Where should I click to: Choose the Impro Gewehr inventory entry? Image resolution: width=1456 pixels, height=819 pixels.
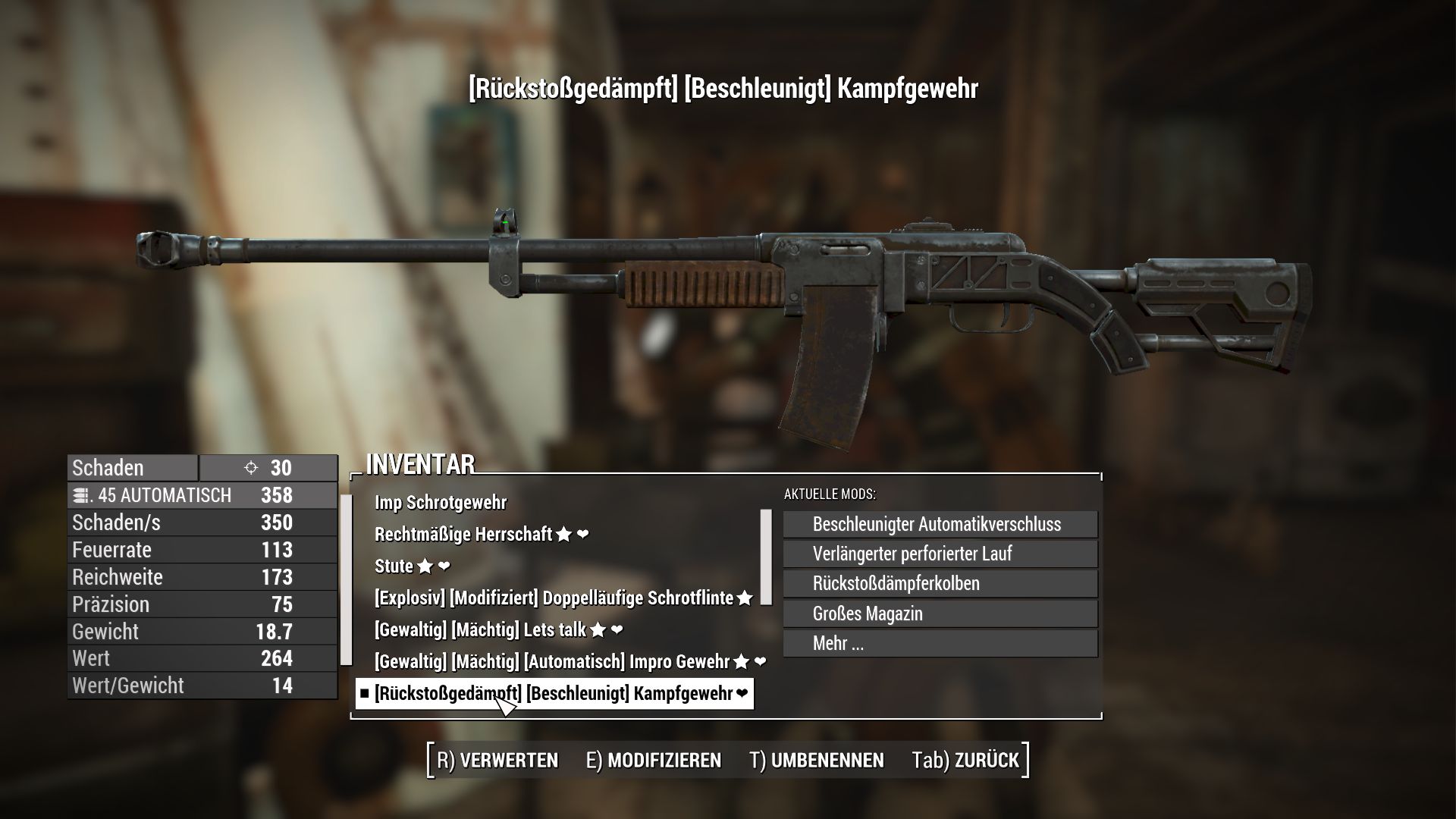pos(552,662)
